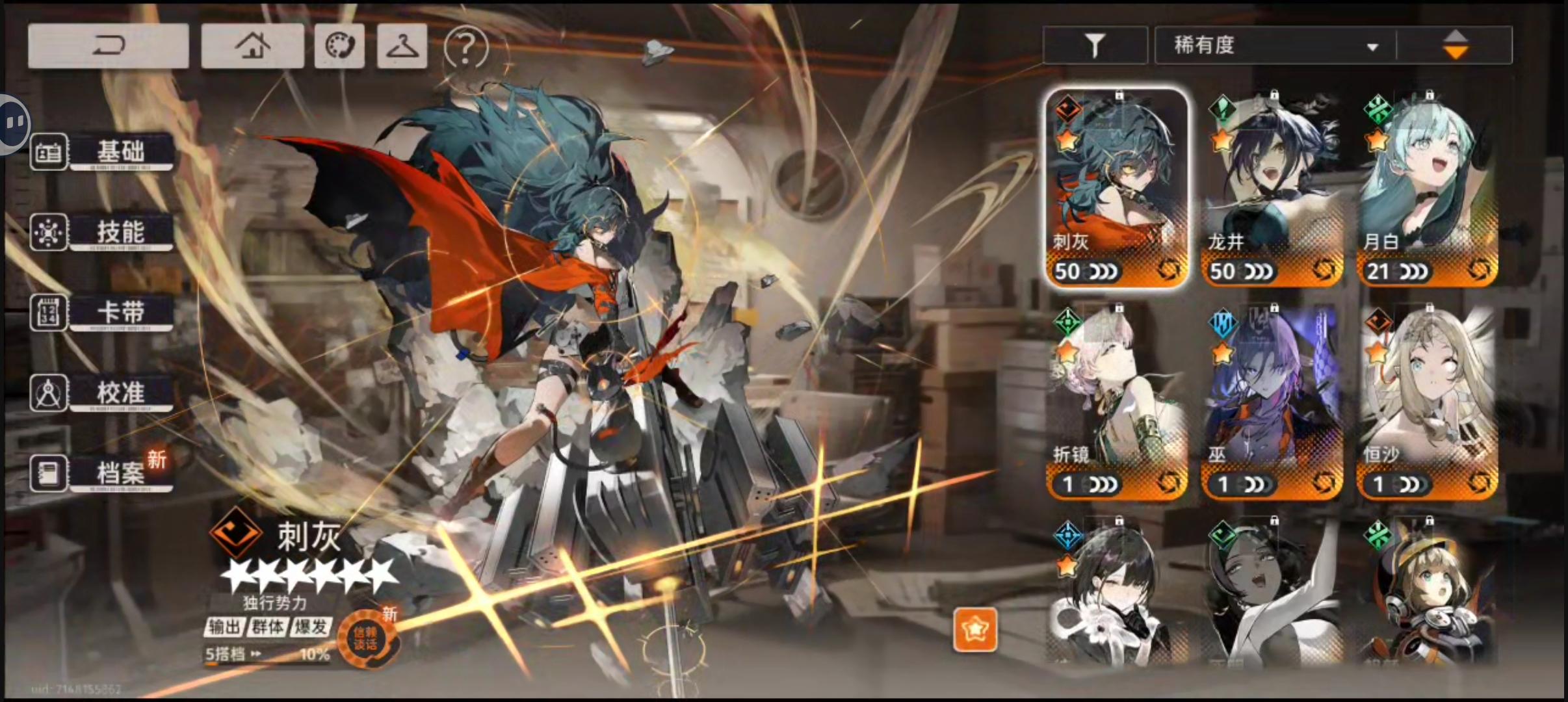Click the clothes hanger outfit icon
Viewport: 1568px width, 702px height.
pos(401,45)
